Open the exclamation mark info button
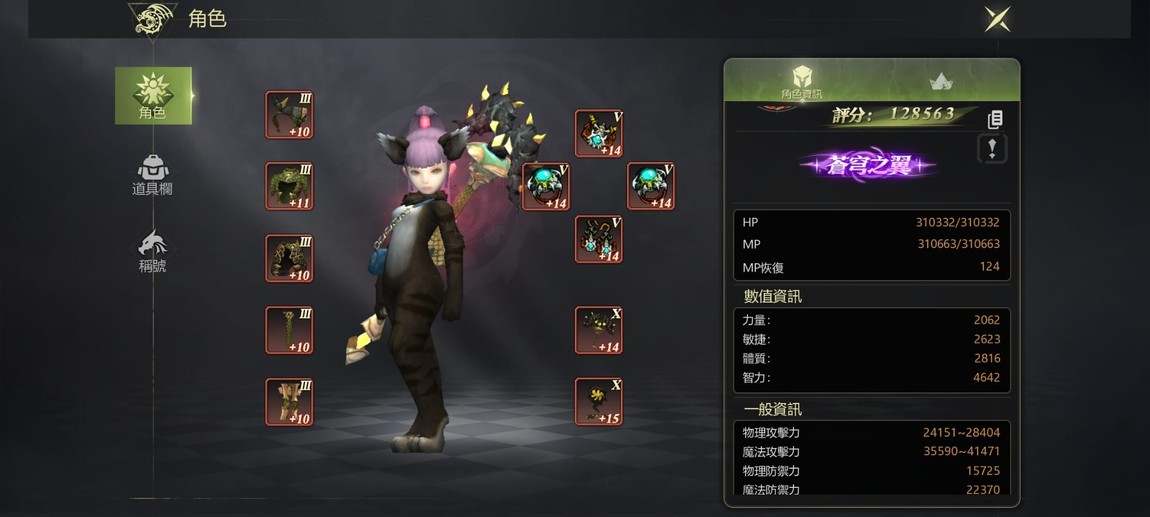 991,149
